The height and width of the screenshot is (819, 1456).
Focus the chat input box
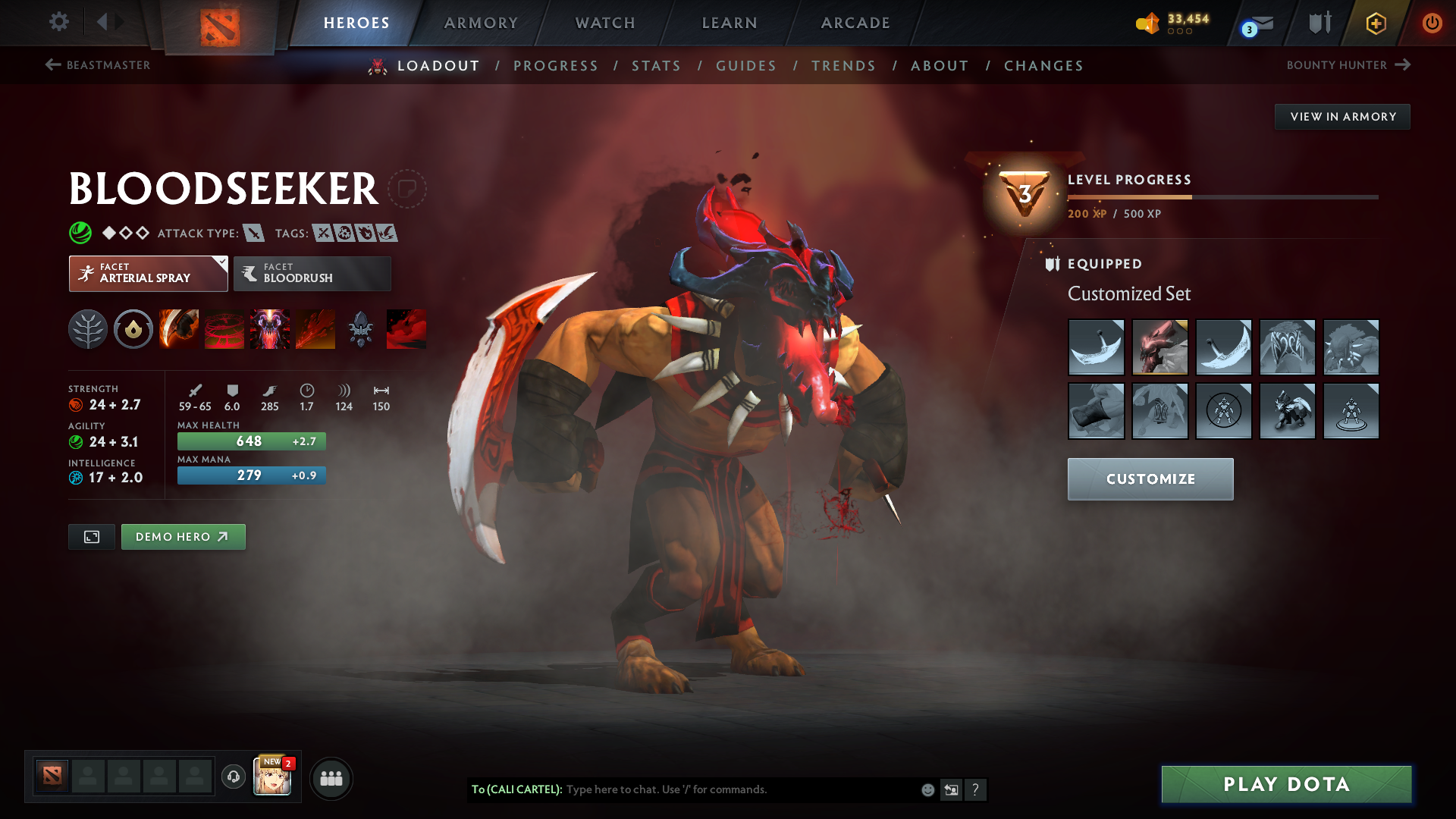pyautogui.click(x=739, y=789)
